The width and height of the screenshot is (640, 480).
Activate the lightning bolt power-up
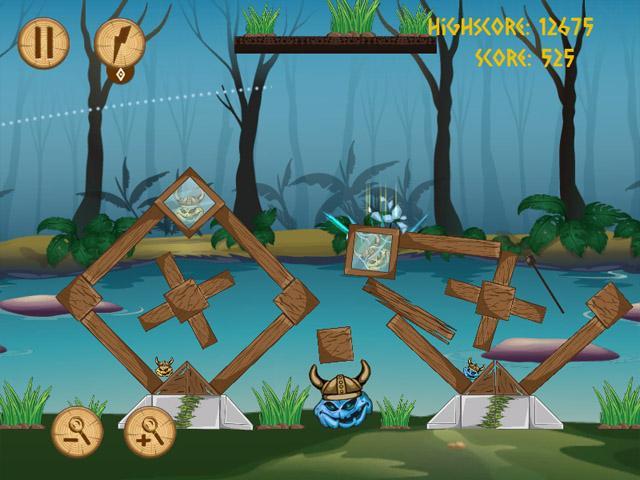click(x=120, y=42)
